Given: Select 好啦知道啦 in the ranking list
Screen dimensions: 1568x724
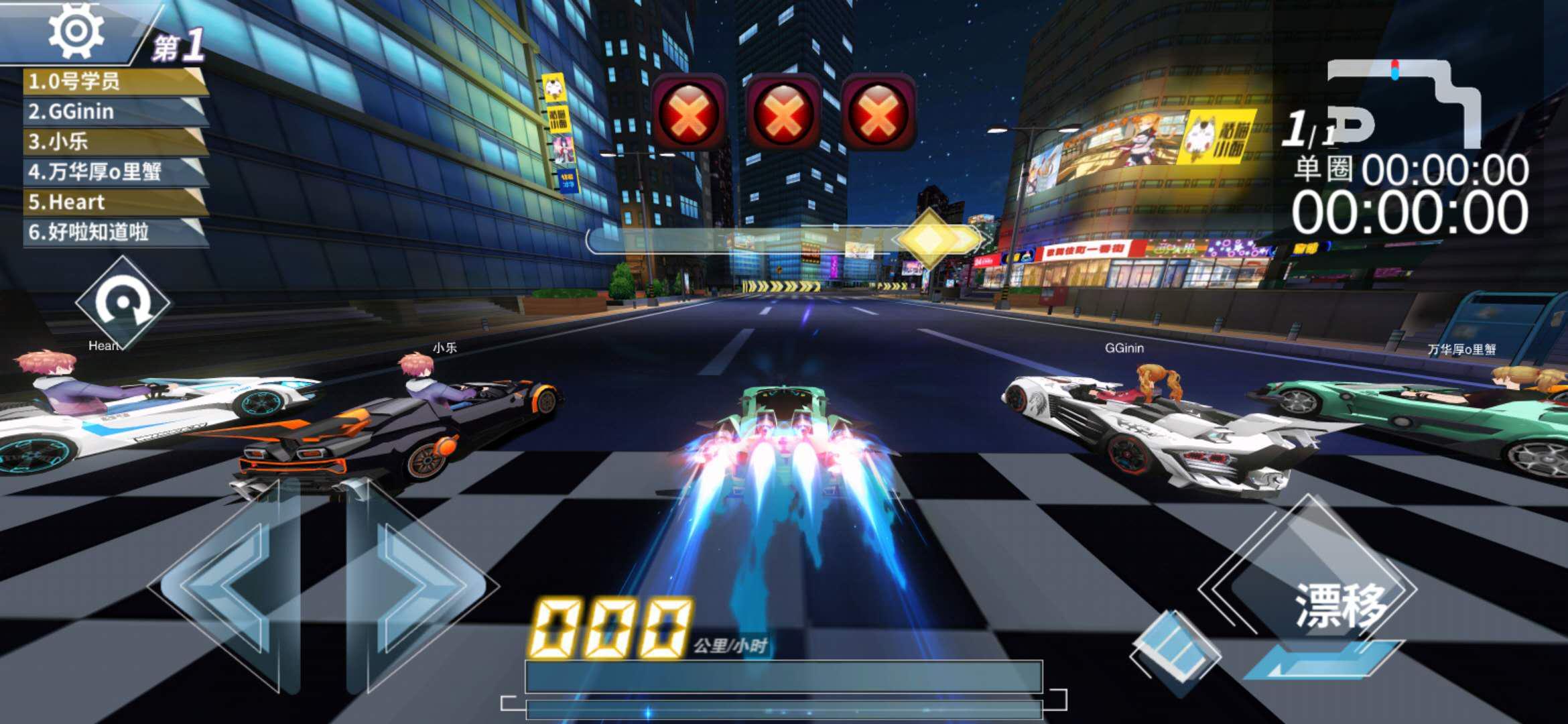Looking at the screenshot, I should [114, 232].
